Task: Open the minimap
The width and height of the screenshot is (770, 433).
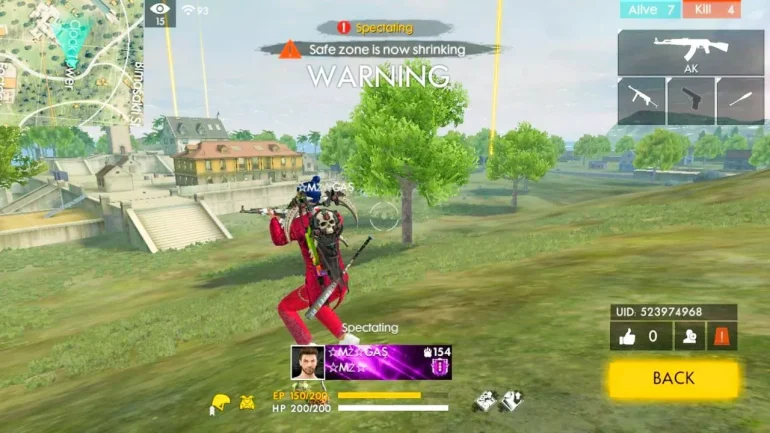Action: coord(70,62)
